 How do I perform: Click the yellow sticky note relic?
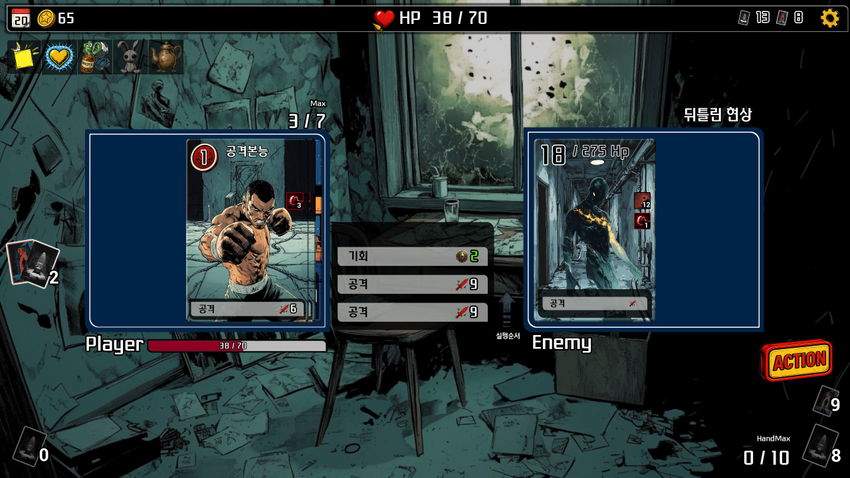tap(24, 57)
